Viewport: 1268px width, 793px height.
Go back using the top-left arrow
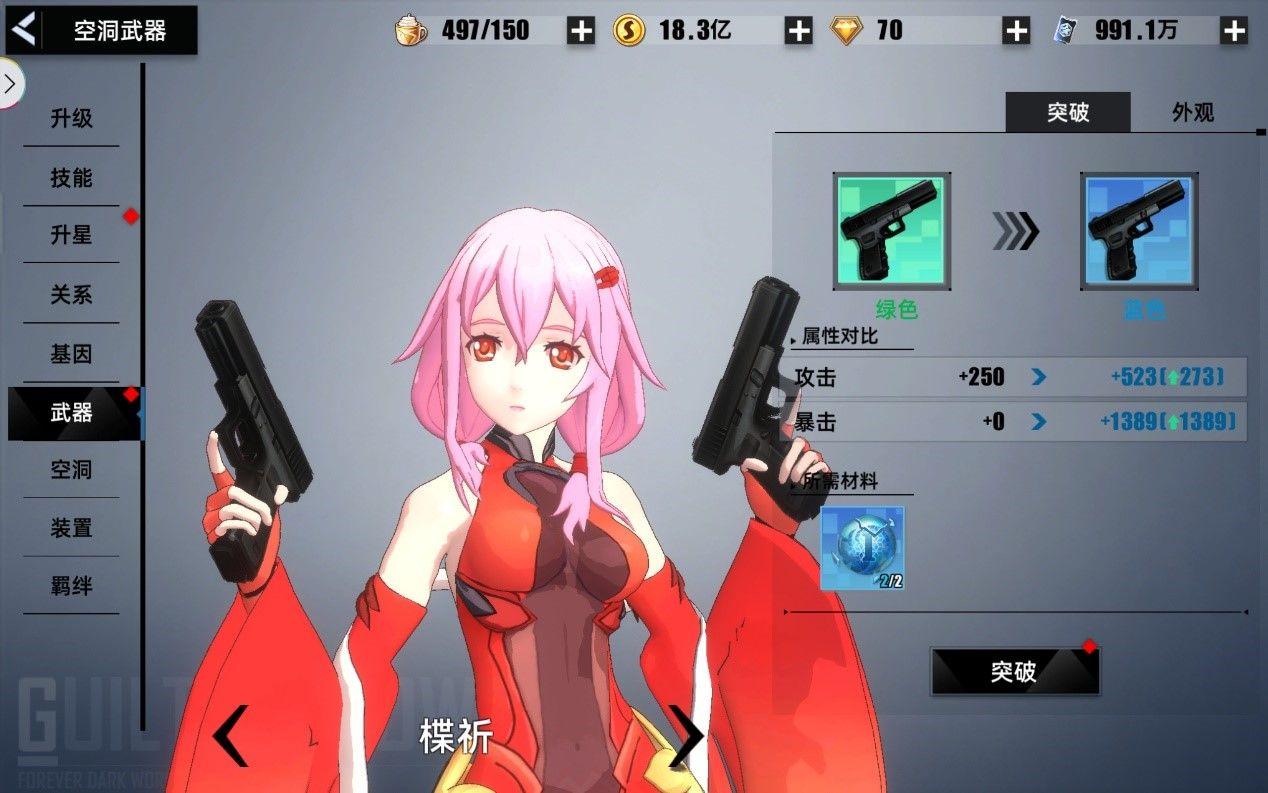24,30
